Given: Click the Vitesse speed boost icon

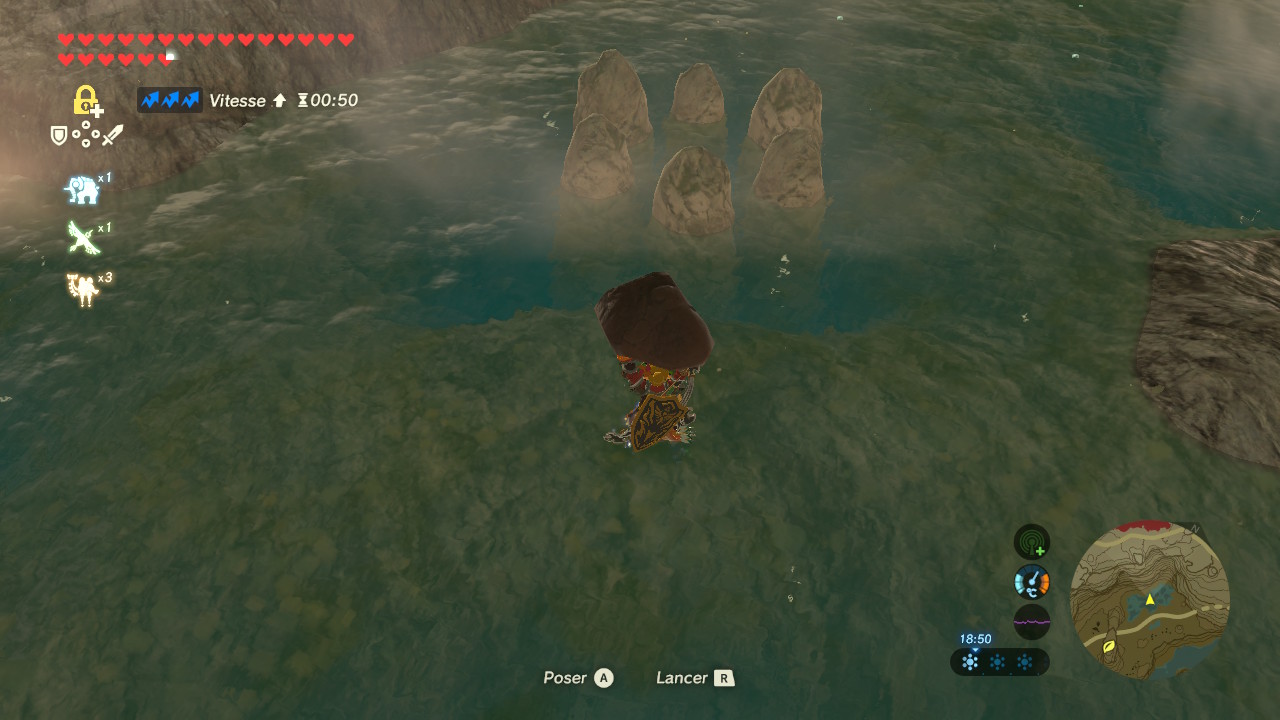Looking at the screenshot, I should point(169,100).
